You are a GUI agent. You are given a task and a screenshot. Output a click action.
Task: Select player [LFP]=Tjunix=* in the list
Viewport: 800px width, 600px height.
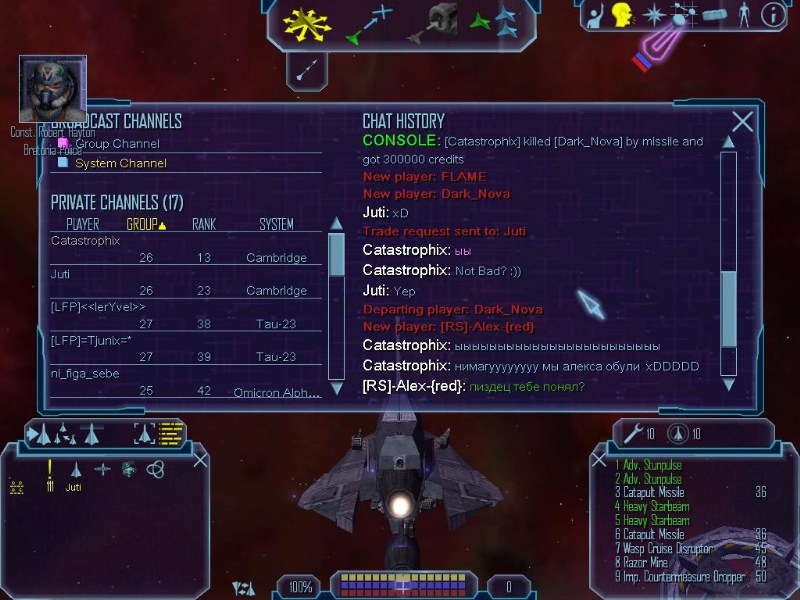[x=93, y=340]
